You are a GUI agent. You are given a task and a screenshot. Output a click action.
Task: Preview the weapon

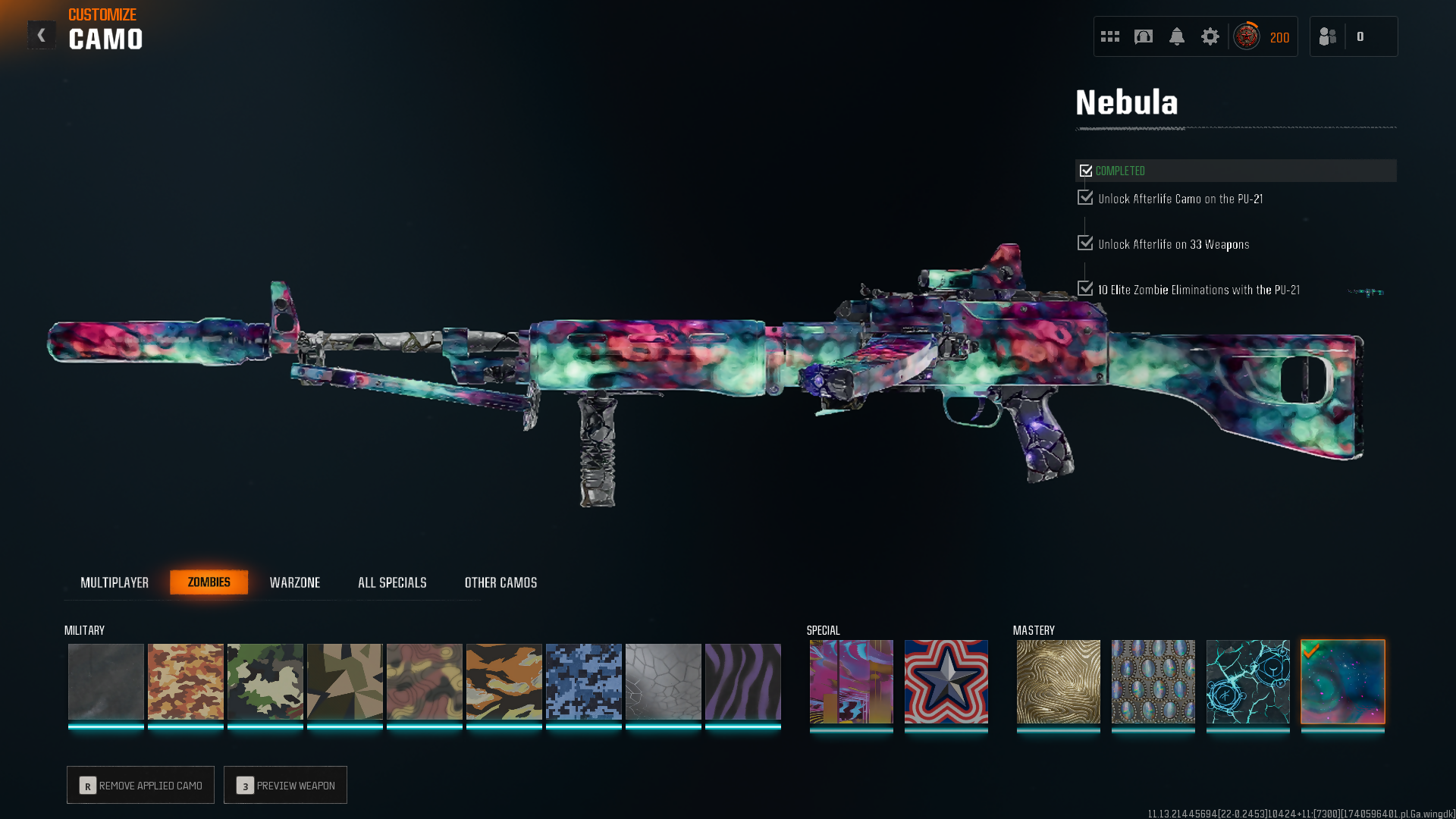(x=285, y=785)
